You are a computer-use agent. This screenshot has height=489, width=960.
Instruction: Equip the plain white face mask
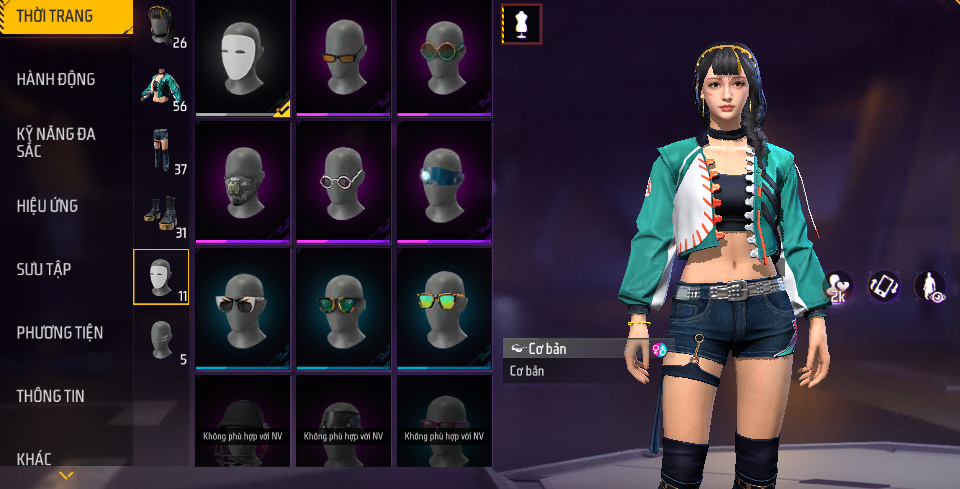pos(243,58)
